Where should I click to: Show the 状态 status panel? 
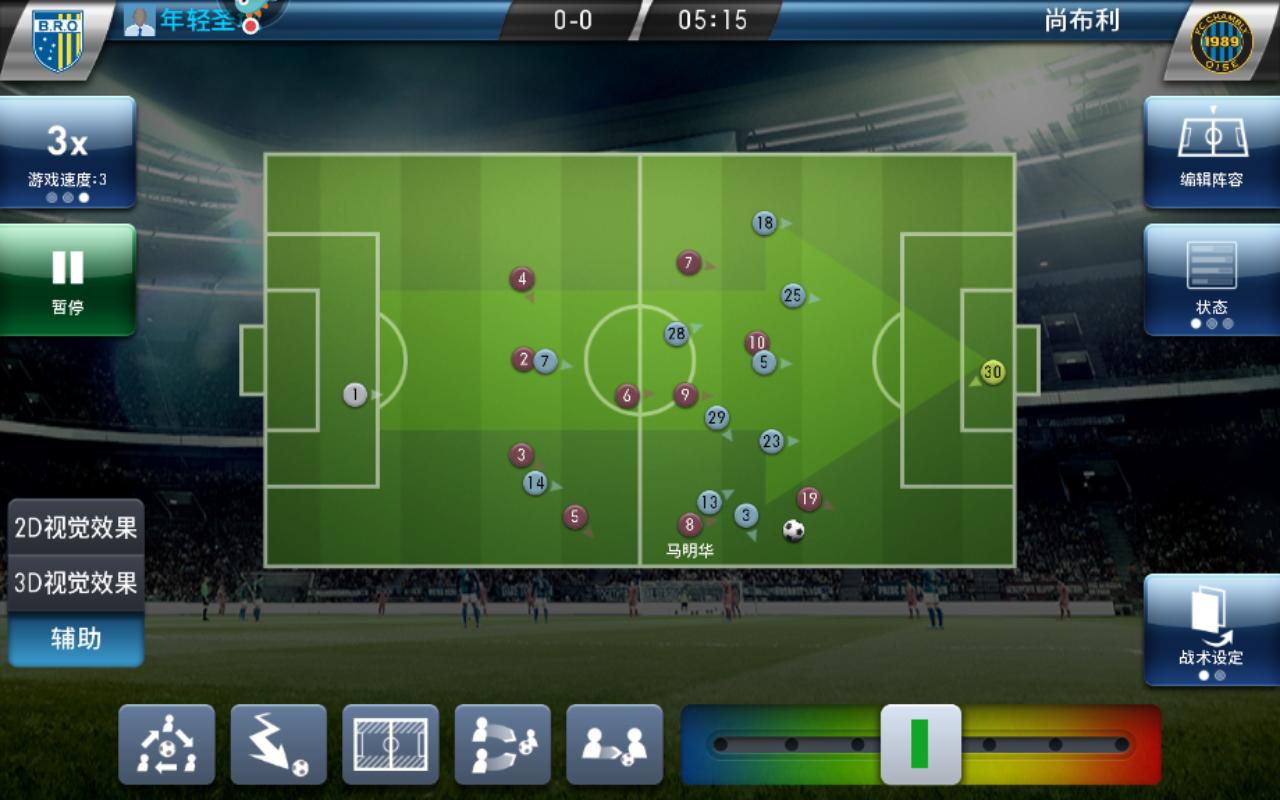(x=1211, y=279)
